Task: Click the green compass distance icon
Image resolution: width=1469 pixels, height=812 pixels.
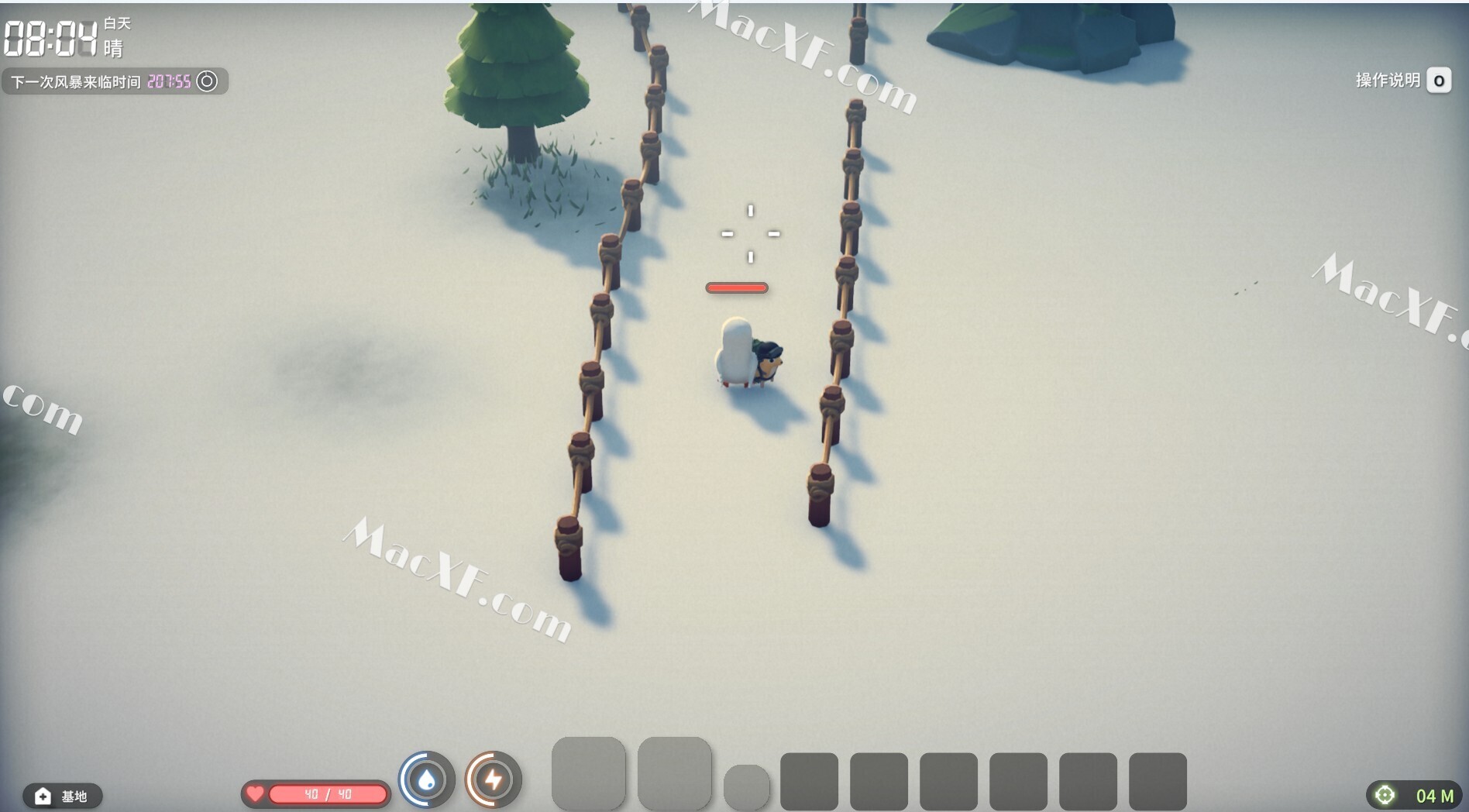Action: 1385,795
